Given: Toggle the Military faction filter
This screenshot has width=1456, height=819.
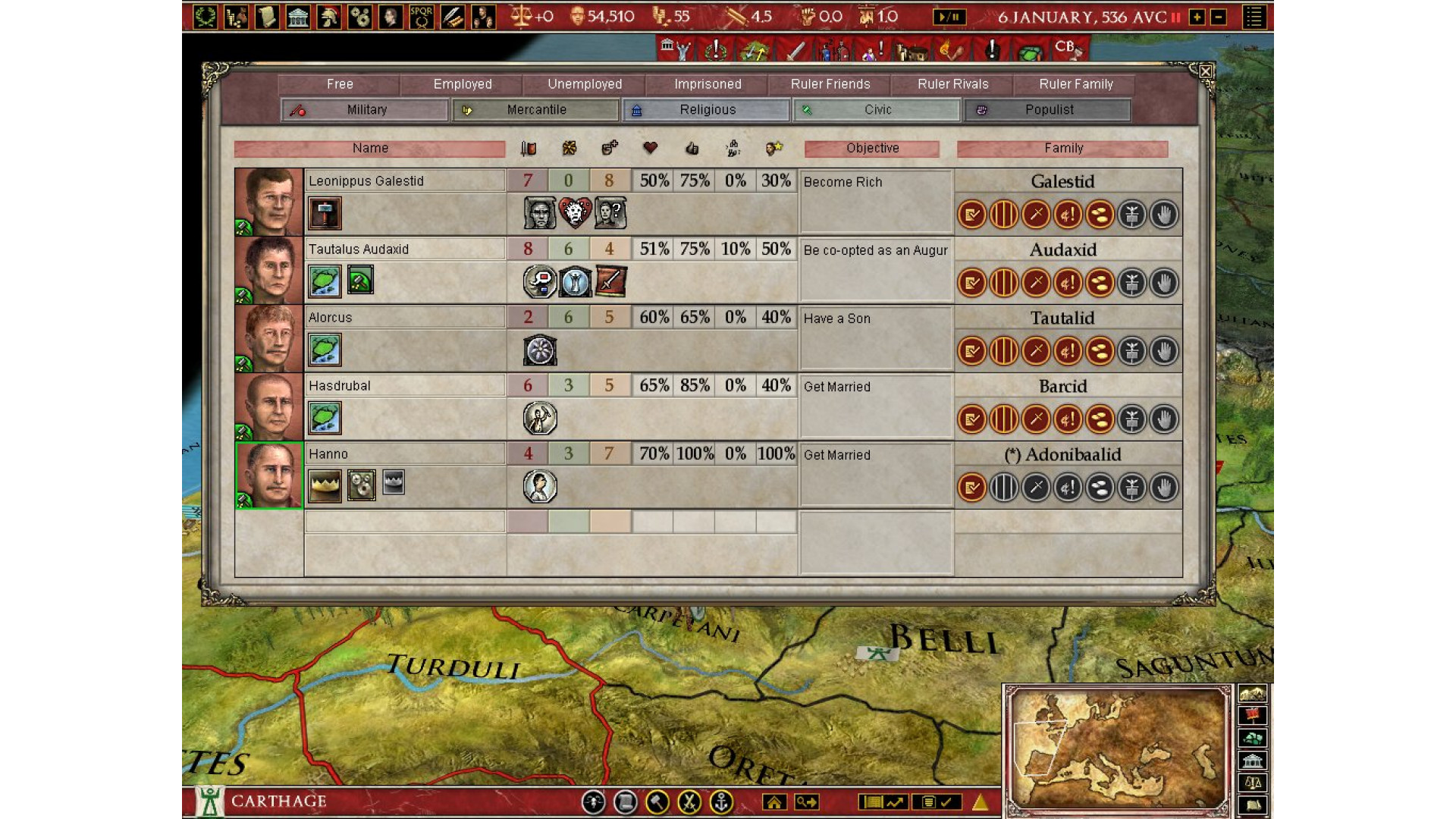Looking at the screenshot, I should [x=366, y=110].
